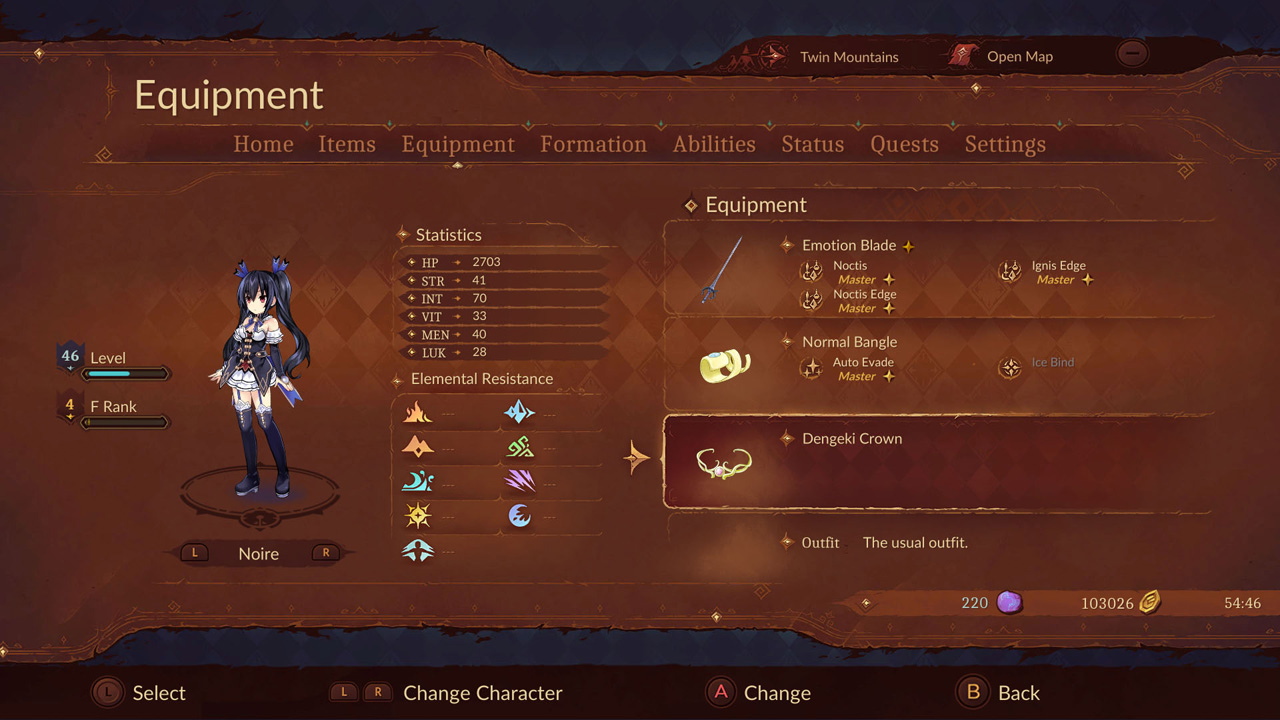1280x720 pixels.
Task: Click the fire elemental resistance icon
Action: 418,412
